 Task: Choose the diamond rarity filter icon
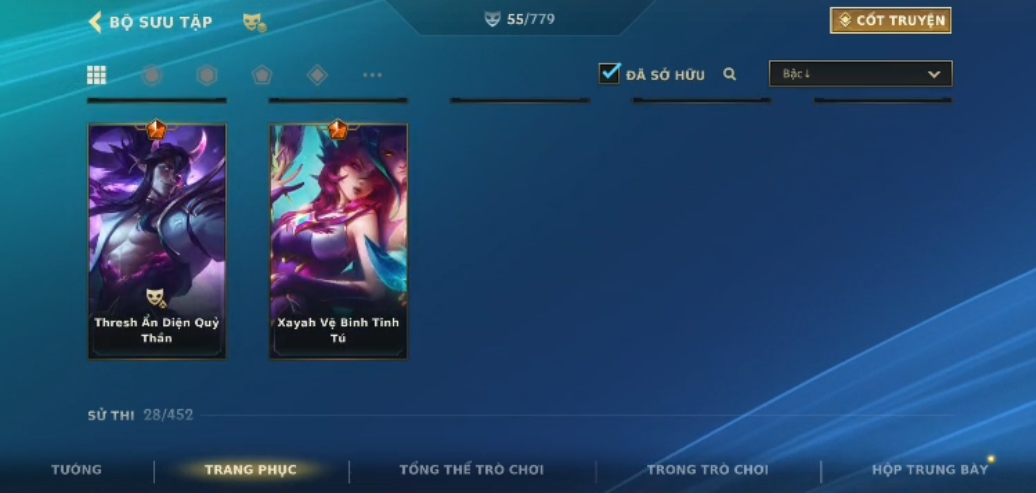317,75
